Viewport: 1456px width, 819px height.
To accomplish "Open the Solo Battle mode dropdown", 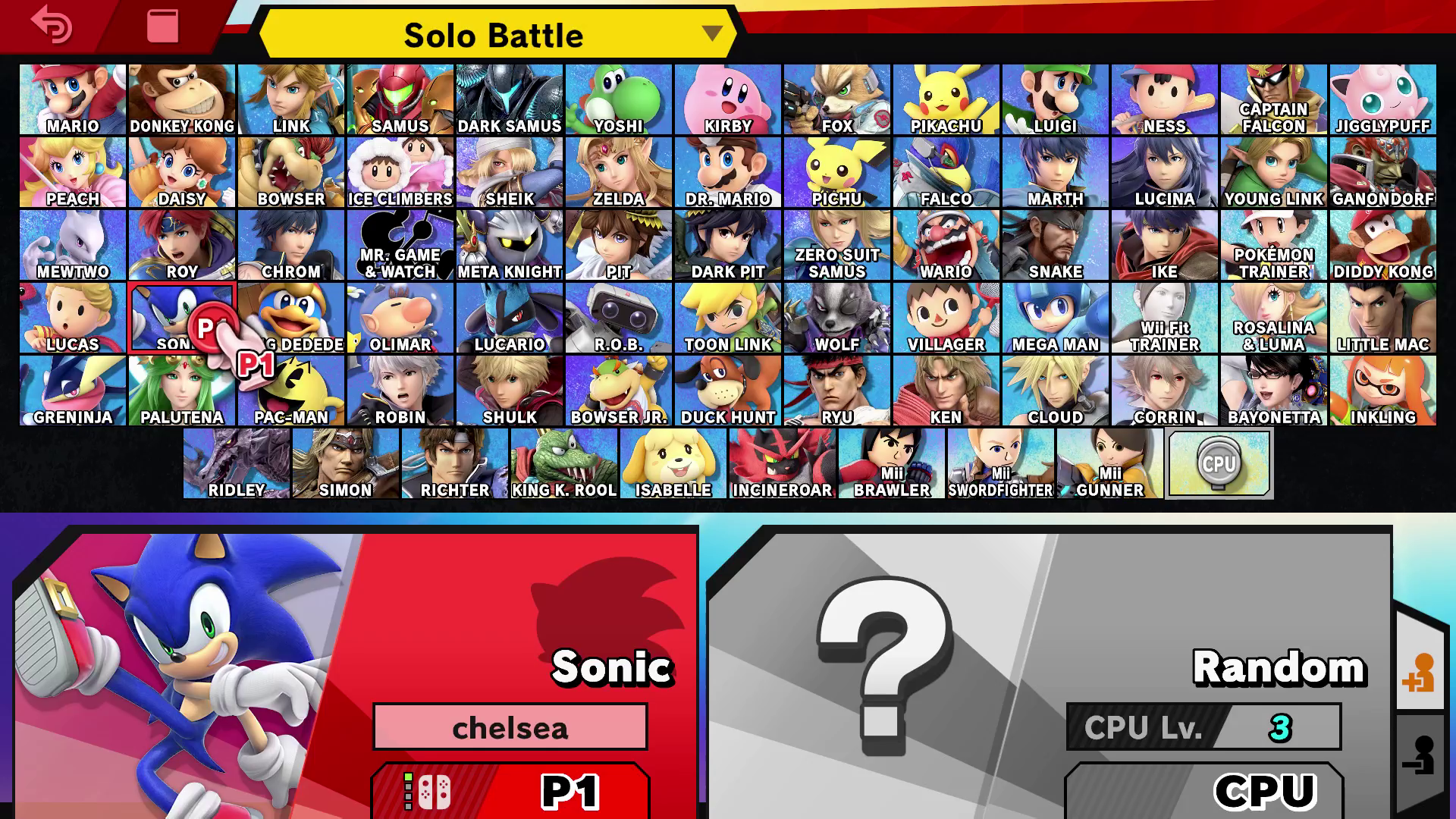I will (x=494, y=35).
